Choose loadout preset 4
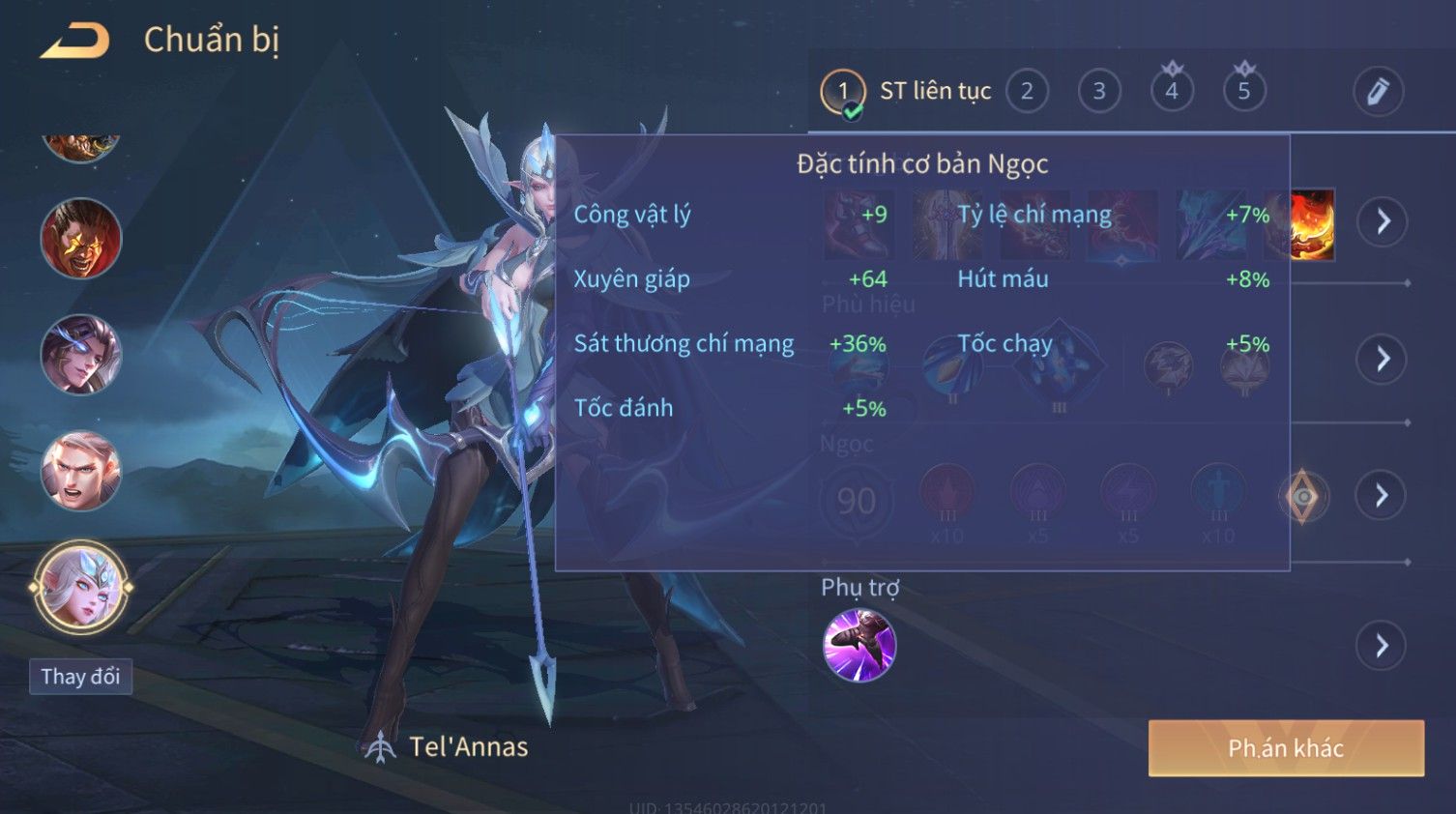This screenshot has height=814, width=1456. [x=1172, y=92]
